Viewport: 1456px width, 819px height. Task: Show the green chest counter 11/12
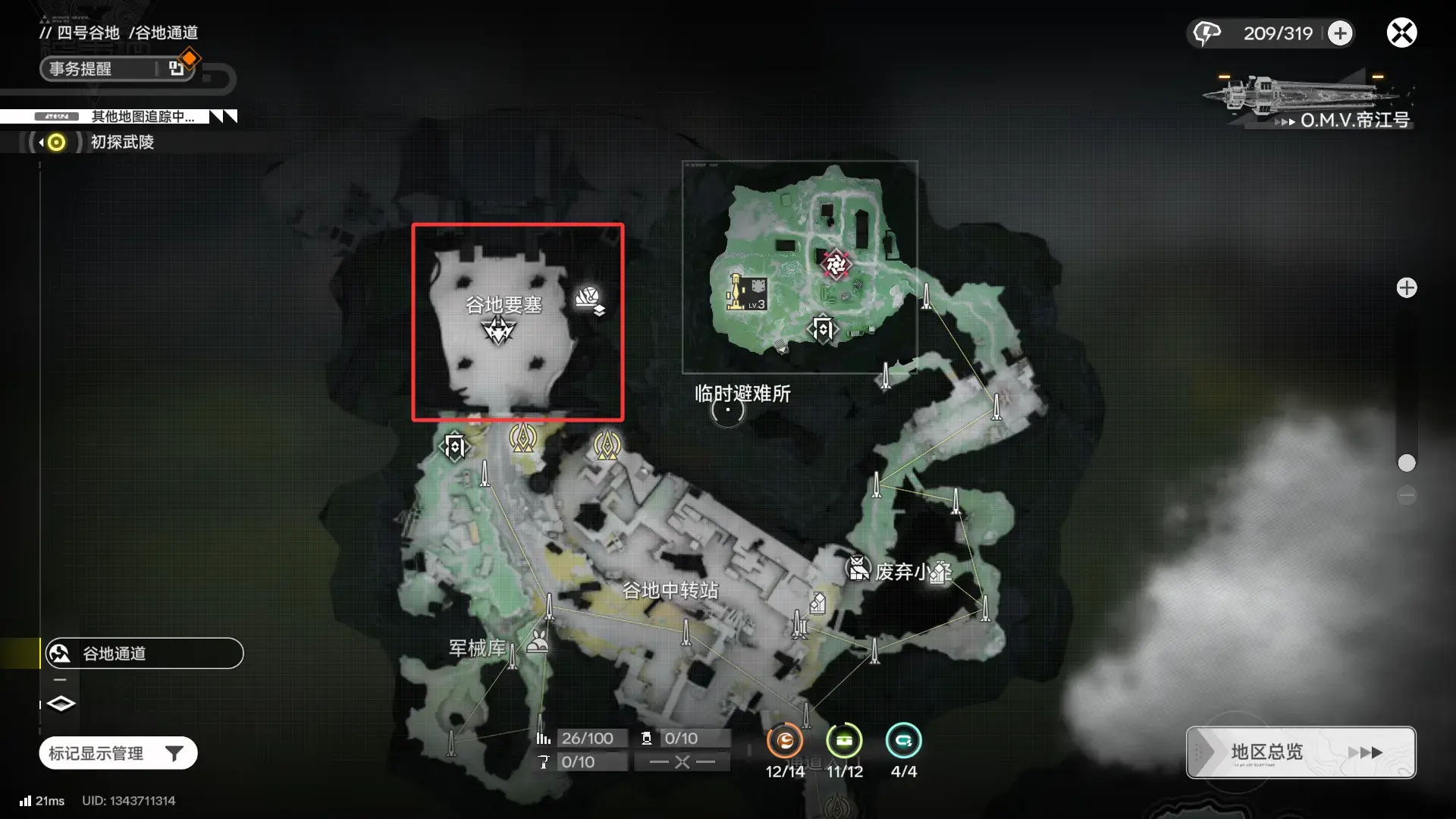coord(844,741)
